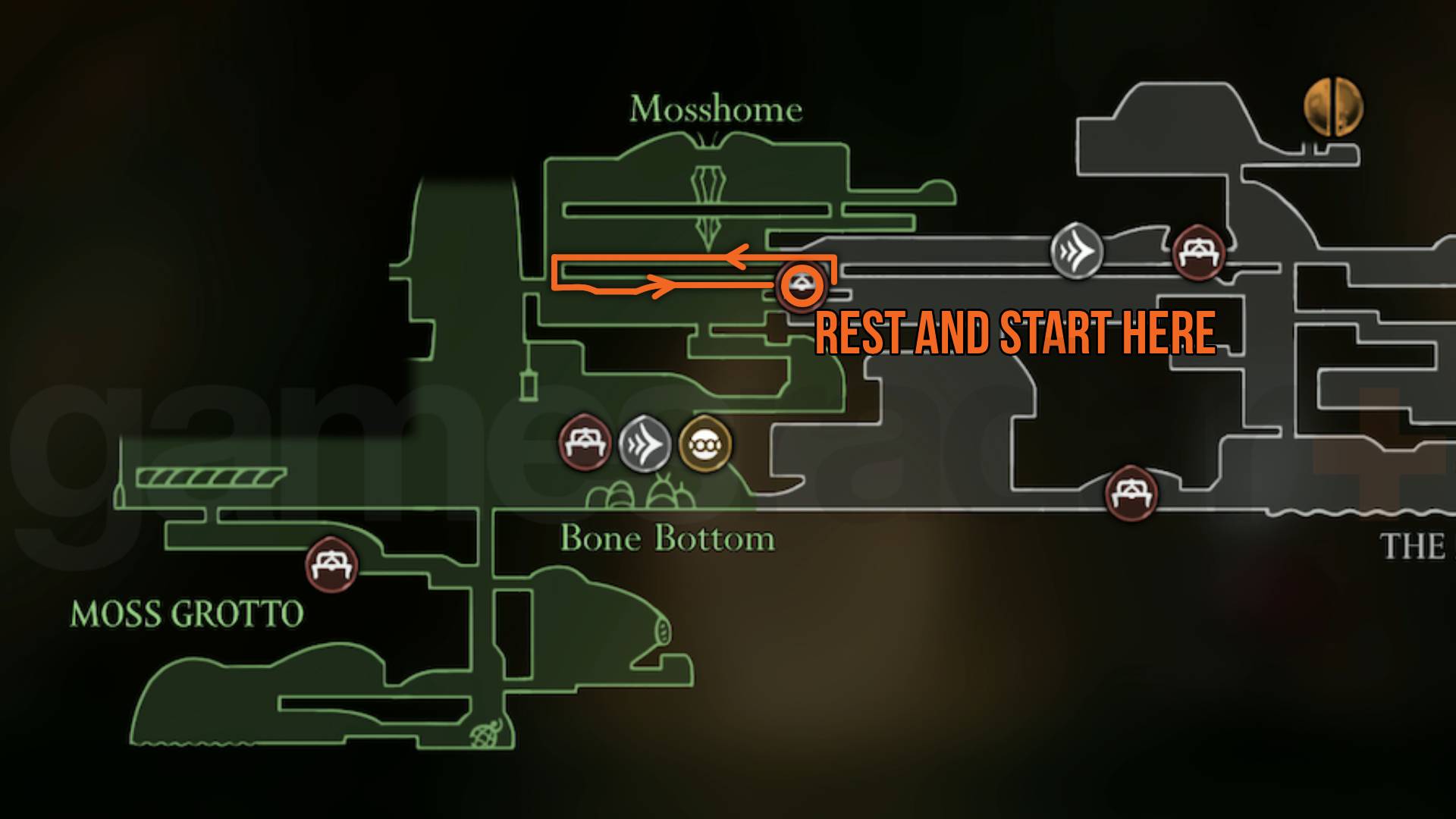
Task: Click the 'Bone Bottom' label
Action: pos(667,540)
